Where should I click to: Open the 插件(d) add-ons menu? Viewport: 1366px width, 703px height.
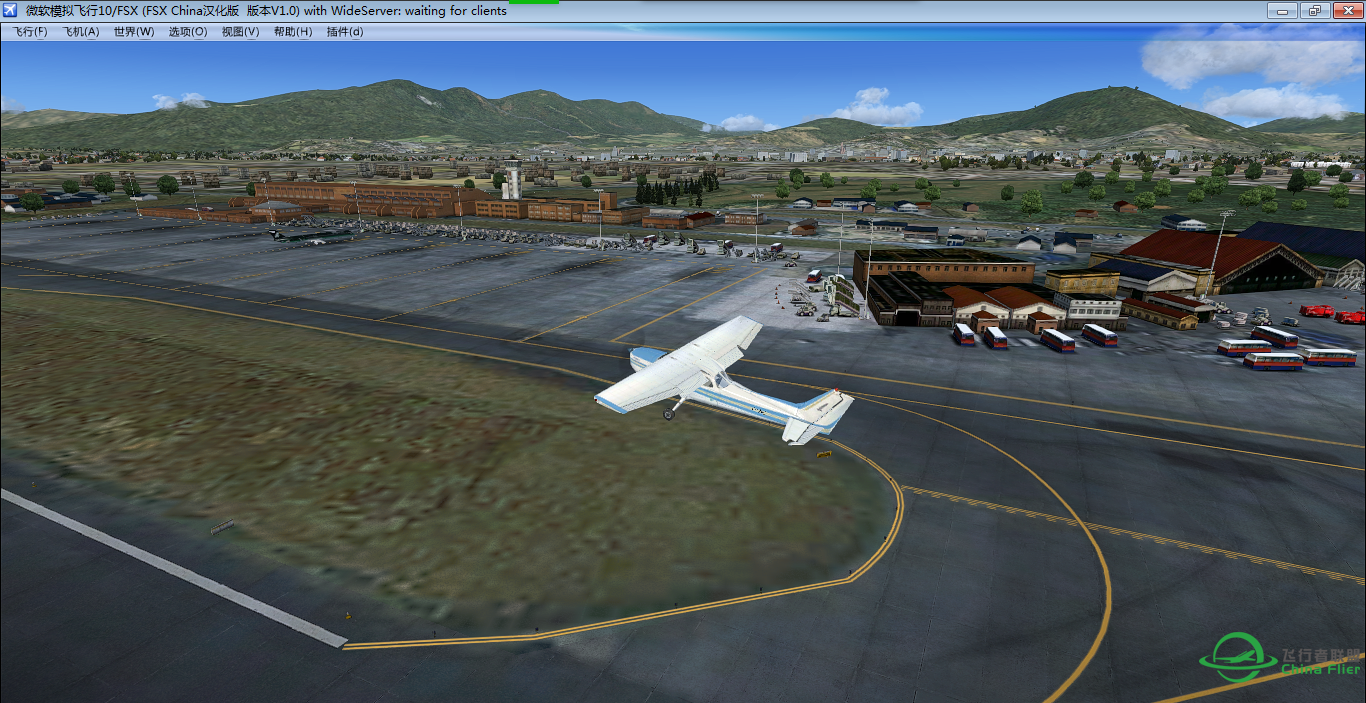point(345,32)
